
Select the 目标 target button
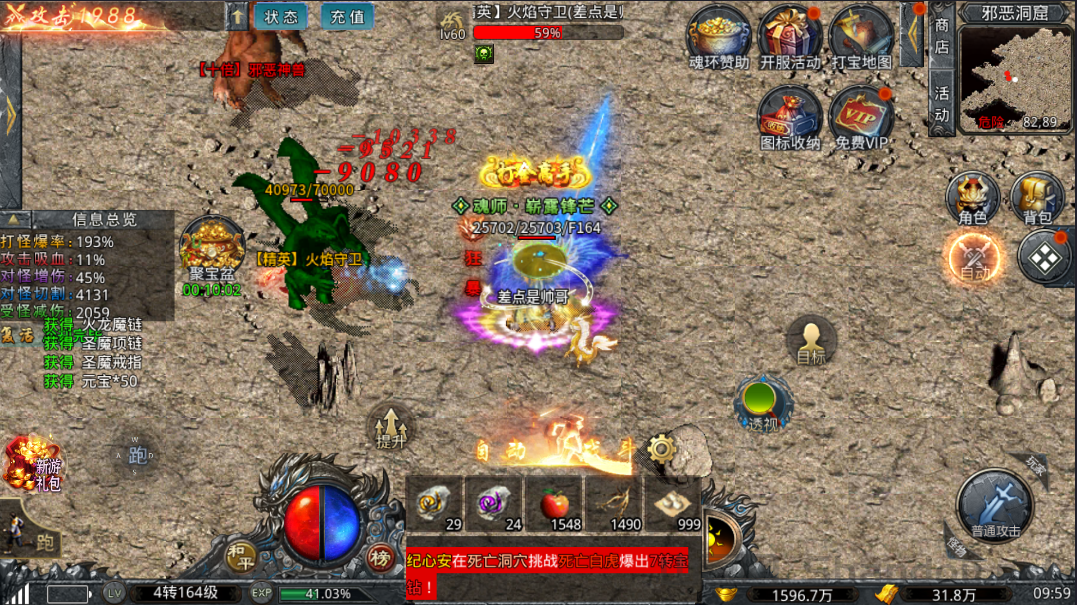point(811,340)
